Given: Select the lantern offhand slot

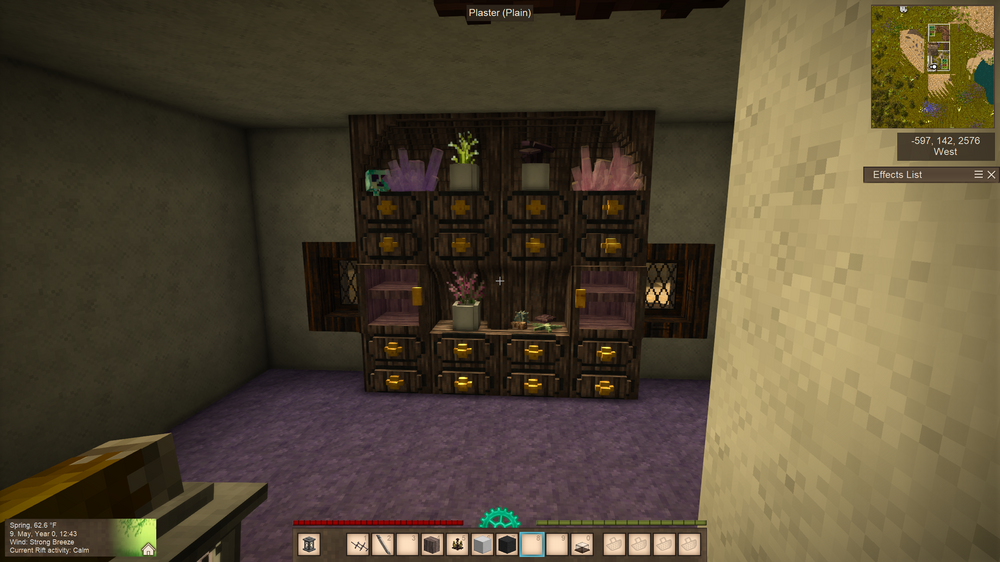Looking at the screenshot, I should coord(309,545).
